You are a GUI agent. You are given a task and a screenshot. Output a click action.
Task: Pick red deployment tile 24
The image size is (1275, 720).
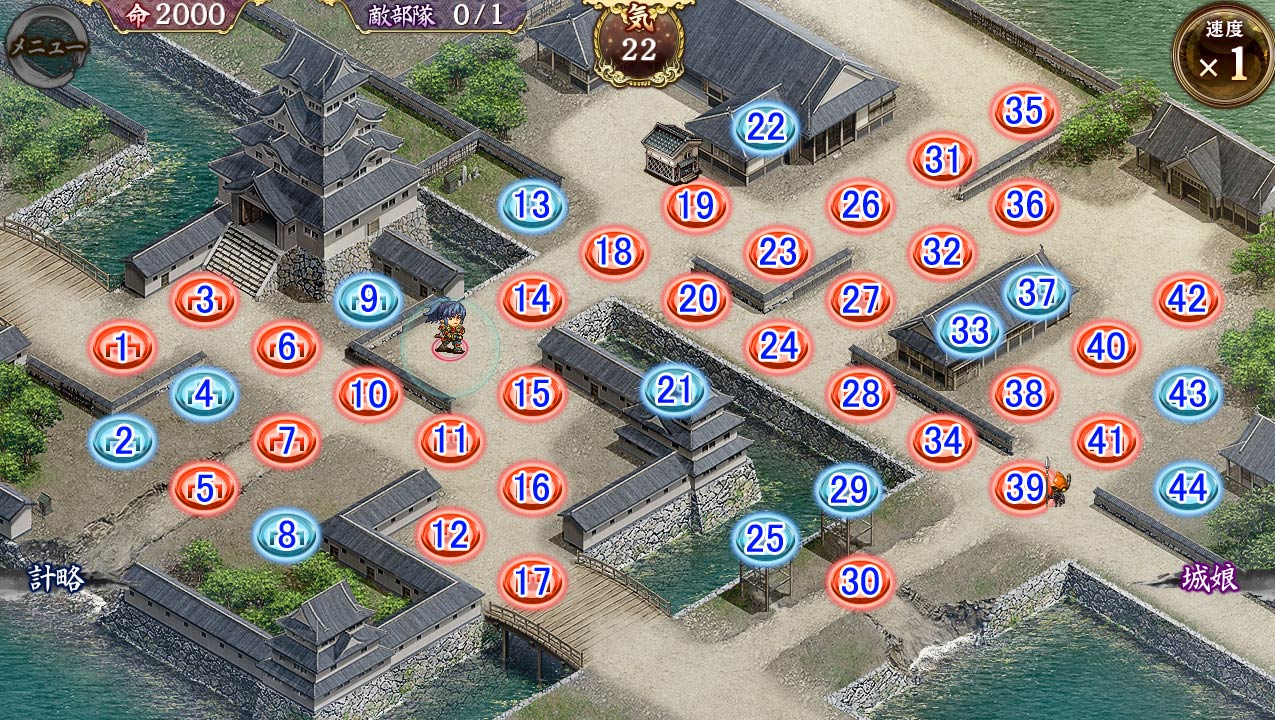(x=779, y=346)
